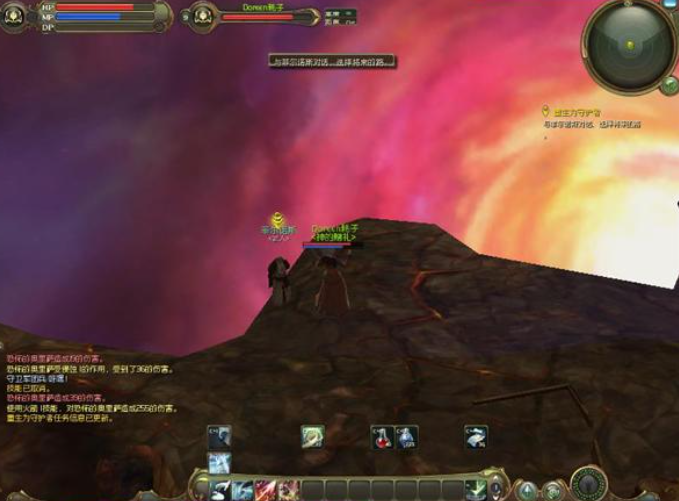The width and height of the screenshot is (679, 501).
Task: Click the objective hint banner at top
Action: tap(332, 61)
